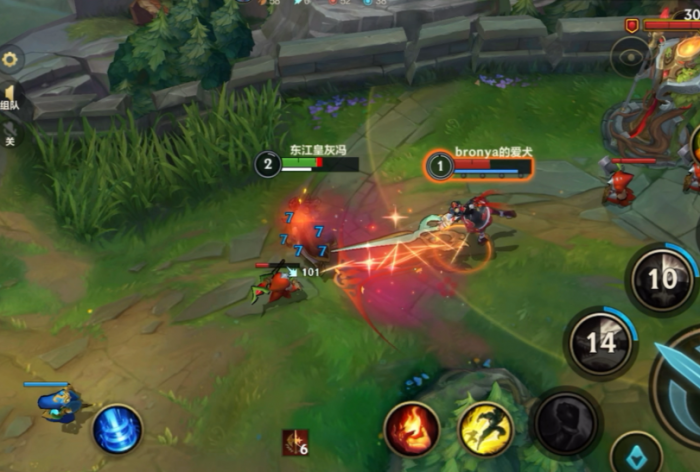700x472 pixels.
Task: Open settings with the gear icon
Action: point(10,59)
